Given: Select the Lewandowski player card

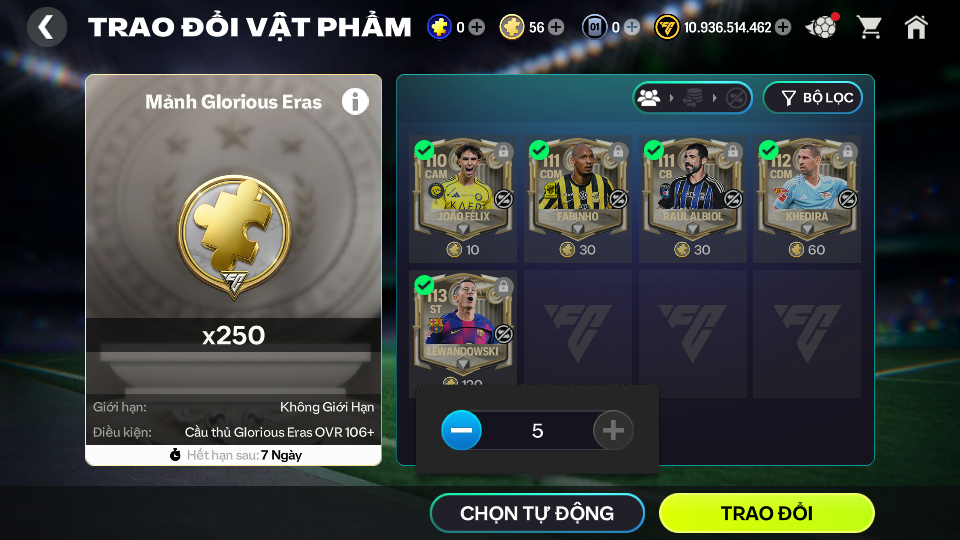Looking at the screenshot, I should (x=462, y=322).
